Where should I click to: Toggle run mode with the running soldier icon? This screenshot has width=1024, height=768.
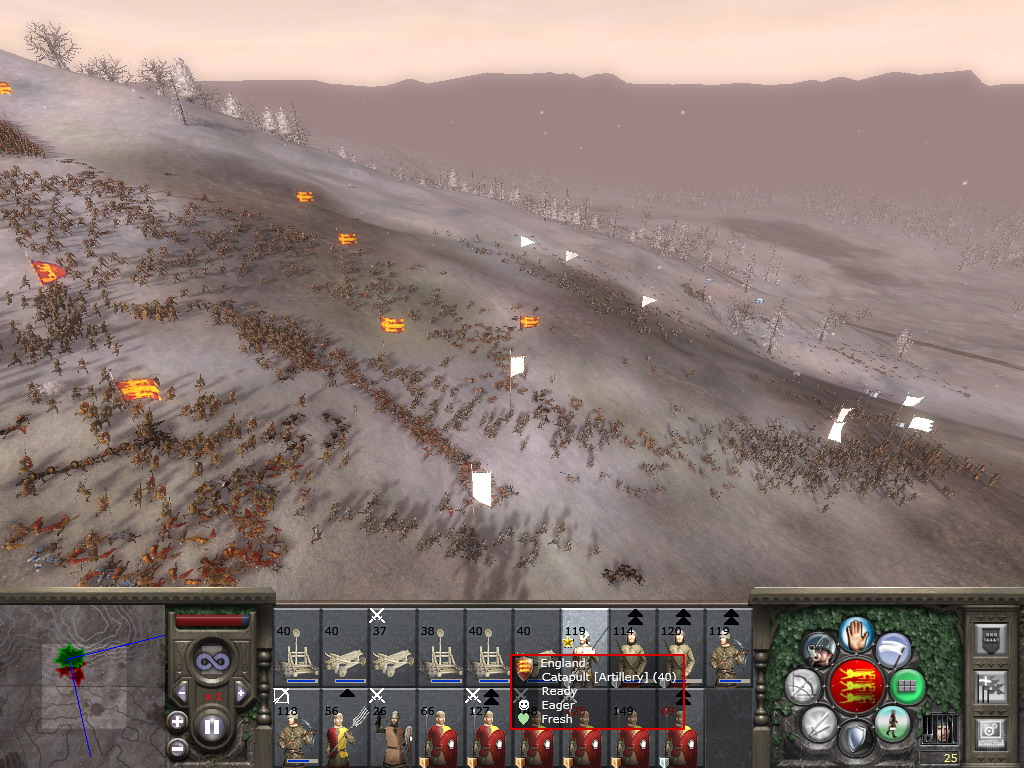click(x=890, y=724)
